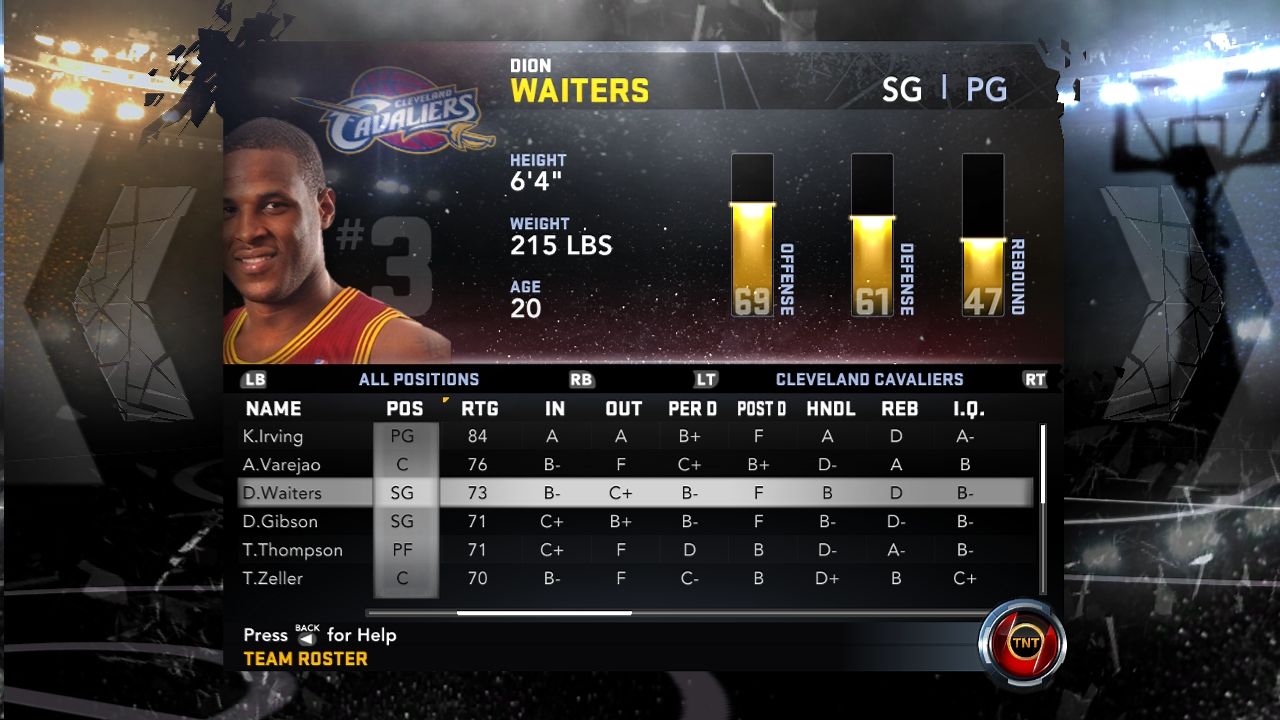Viewport: 1280px width, 720px height.
Task: Click the HNDL column header
Action: [x=830, y=408]
